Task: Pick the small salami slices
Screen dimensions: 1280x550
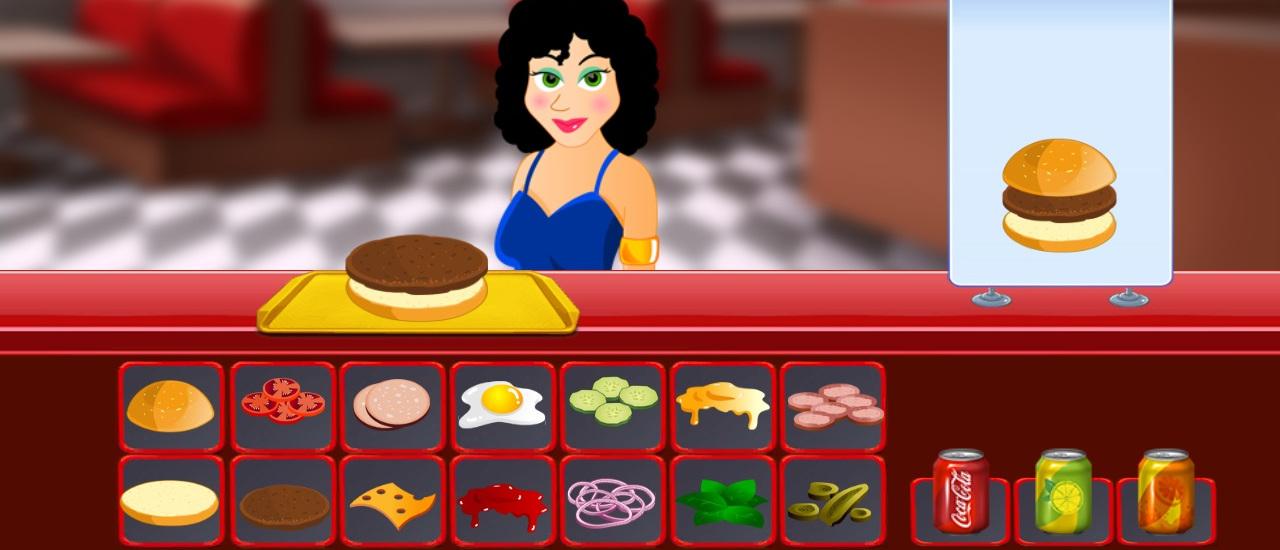Action: coord(833,404)
